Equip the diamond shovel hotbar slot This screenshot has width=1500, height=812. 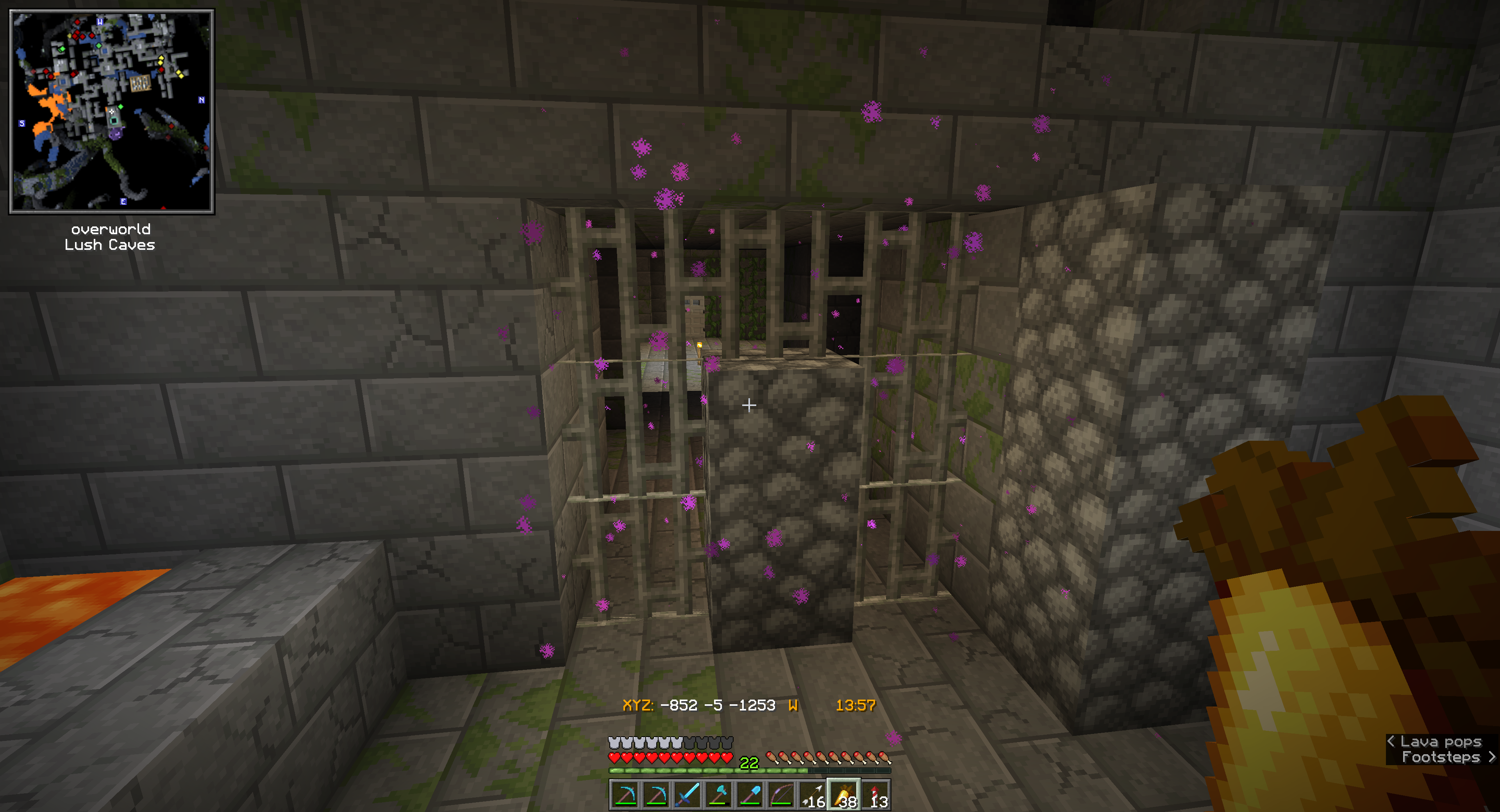(x=750, y=795)
